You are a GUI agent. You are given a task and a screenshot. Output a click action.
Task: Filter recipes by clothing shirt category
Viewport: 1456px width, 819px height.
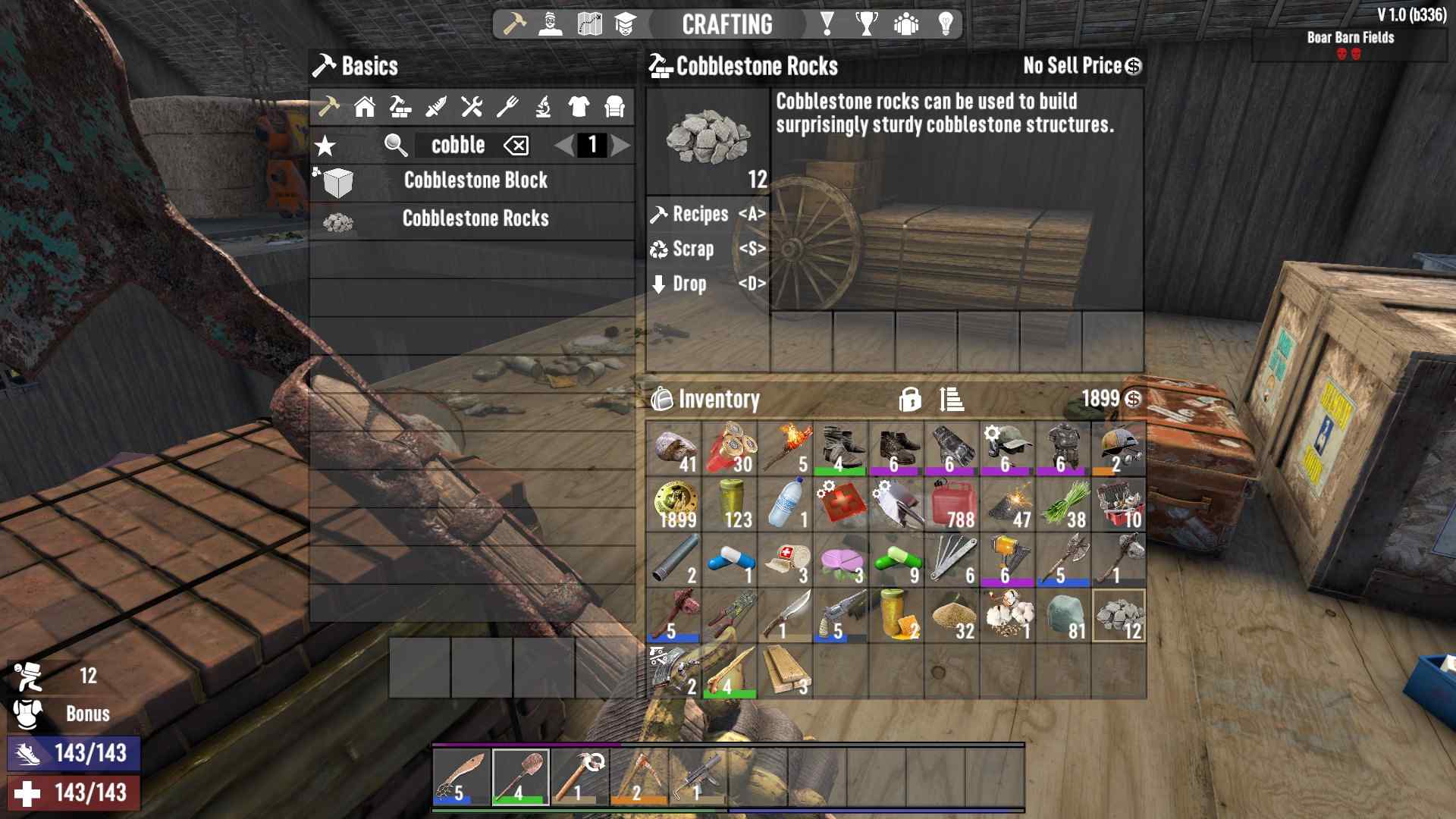pos(579,107)
